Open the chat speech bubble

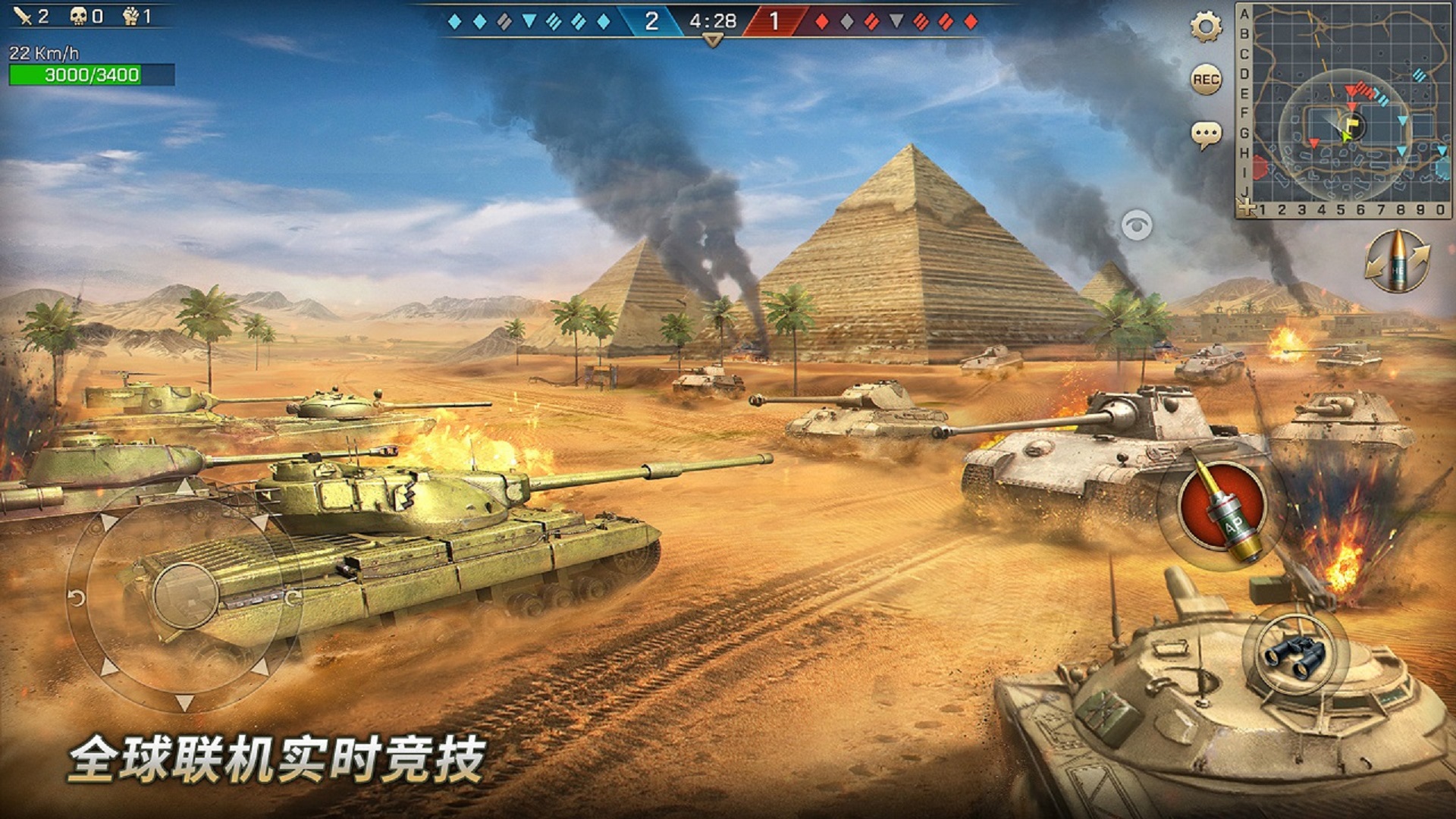pos(1206,136)
